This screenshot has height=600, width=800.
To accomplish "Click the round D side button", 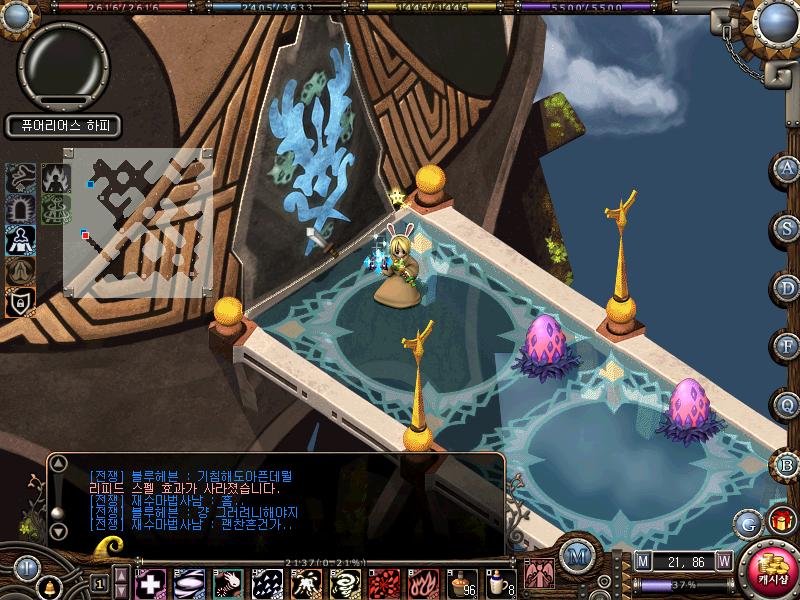I will coord(787,286).
